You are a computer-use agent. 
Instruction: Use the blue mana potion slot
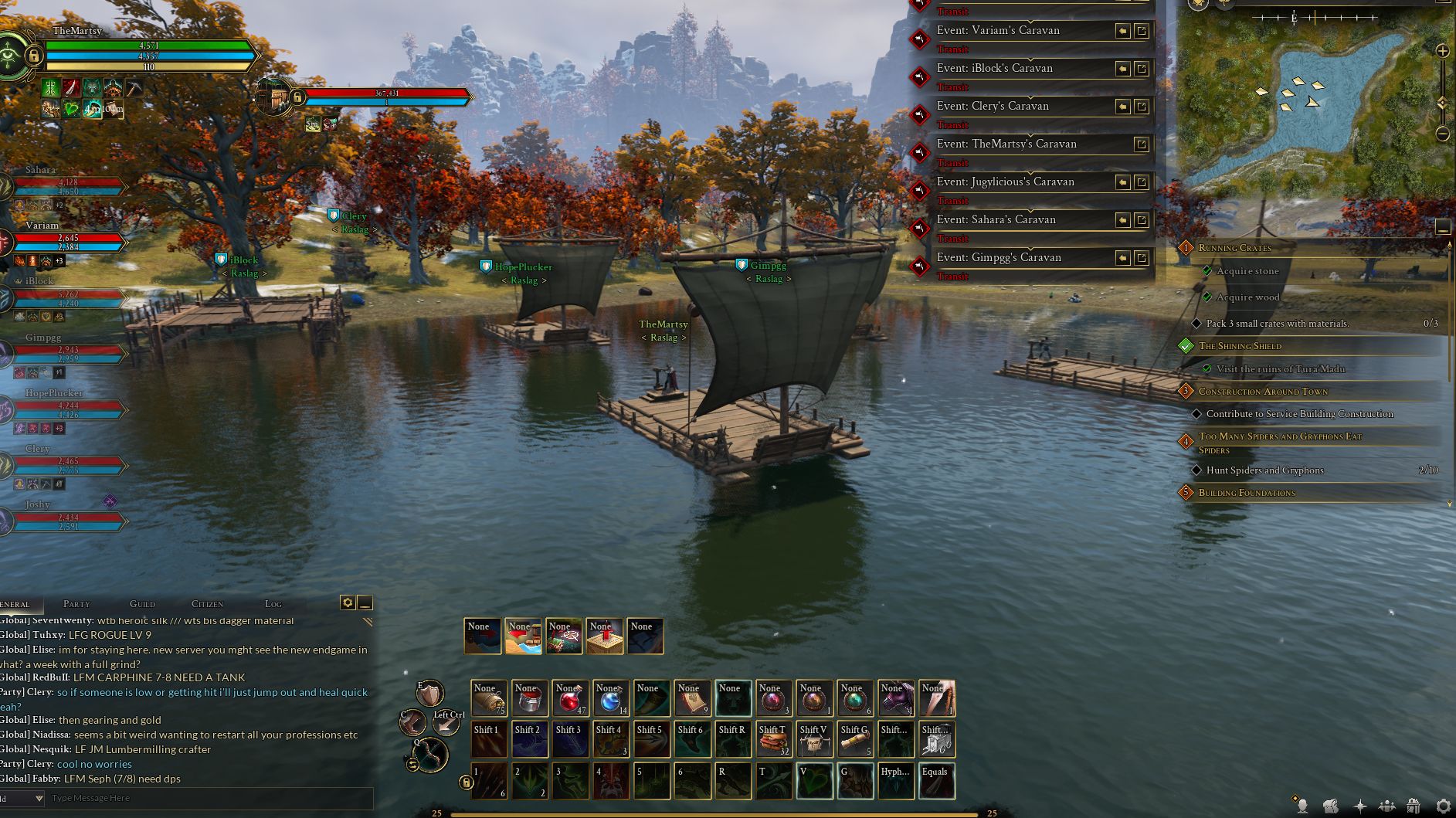tap(611, 698)
